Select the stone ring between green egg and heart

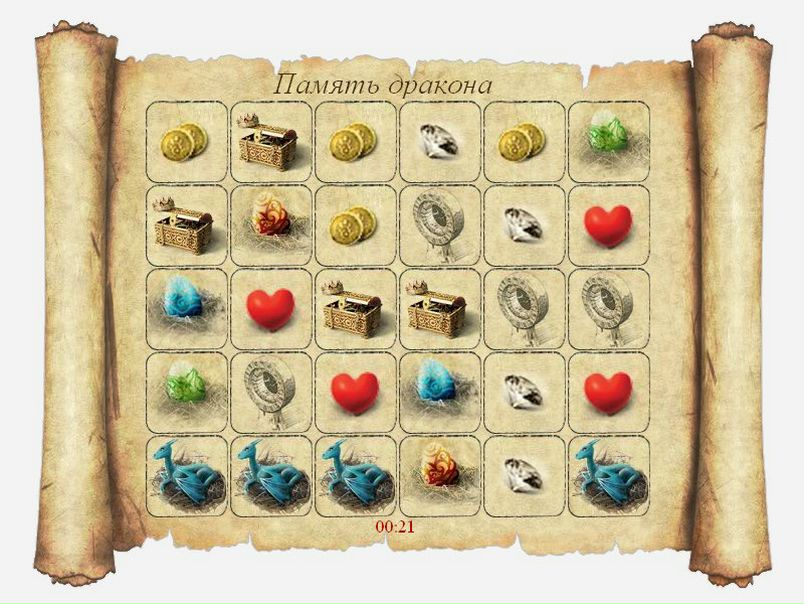270,392
